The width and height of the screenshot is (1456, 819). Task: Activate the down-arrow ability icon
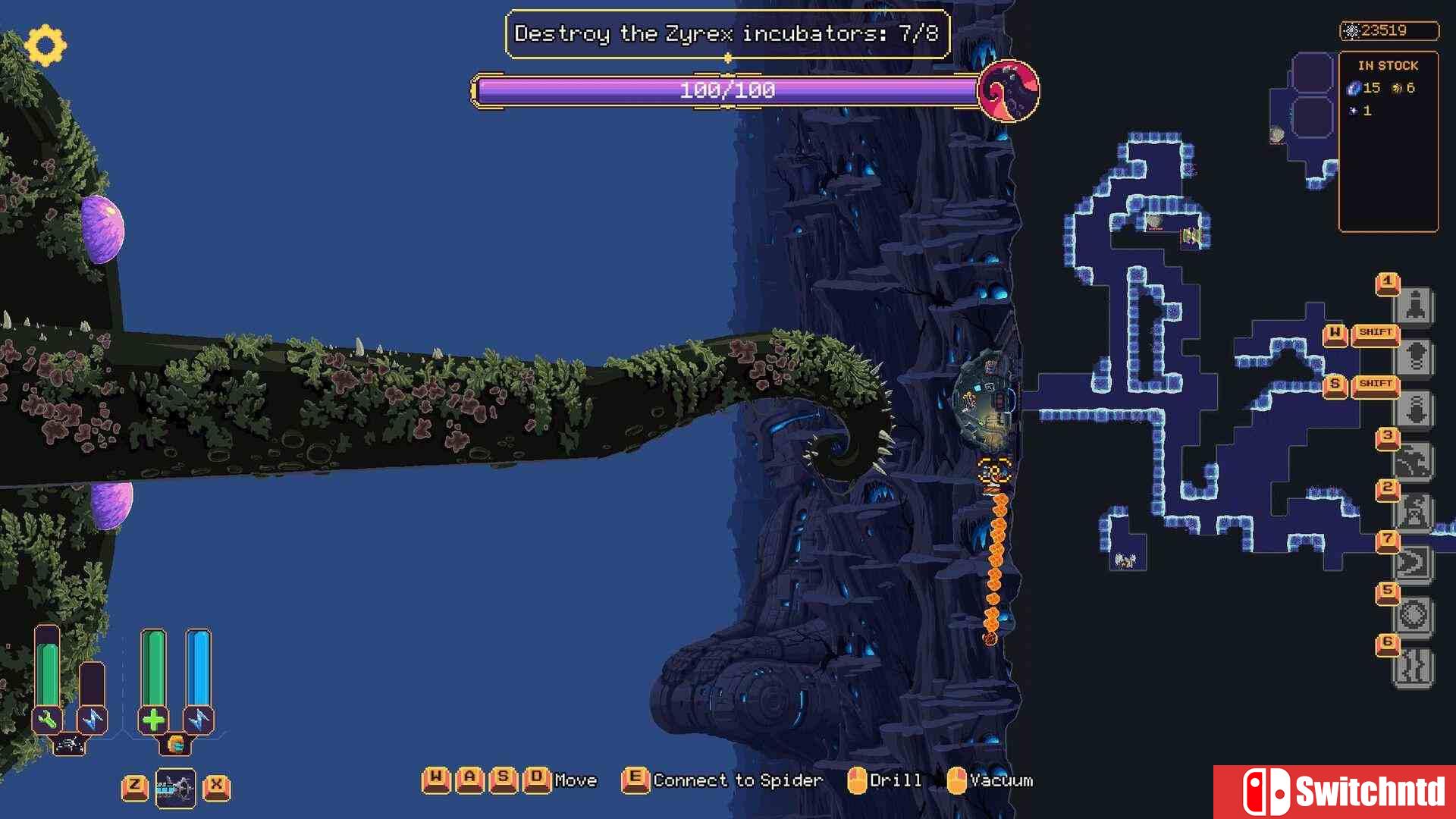point(1415,409)
